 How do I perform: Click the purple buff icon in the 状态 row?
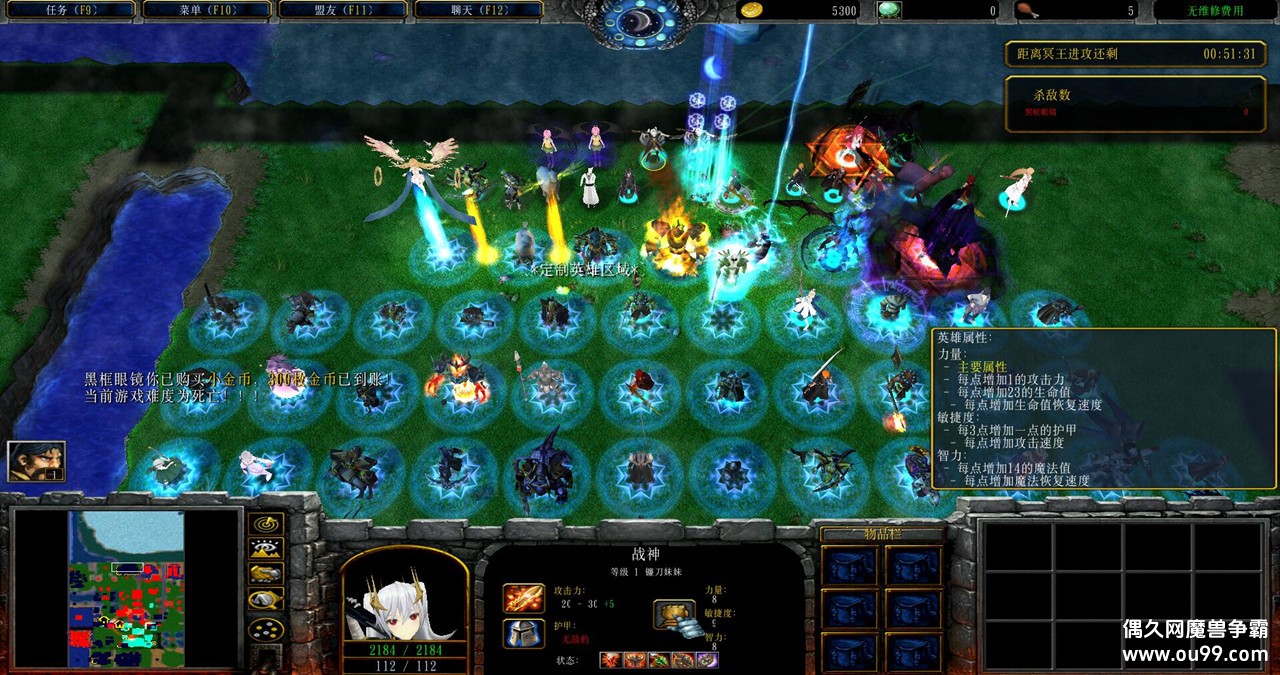708,660
